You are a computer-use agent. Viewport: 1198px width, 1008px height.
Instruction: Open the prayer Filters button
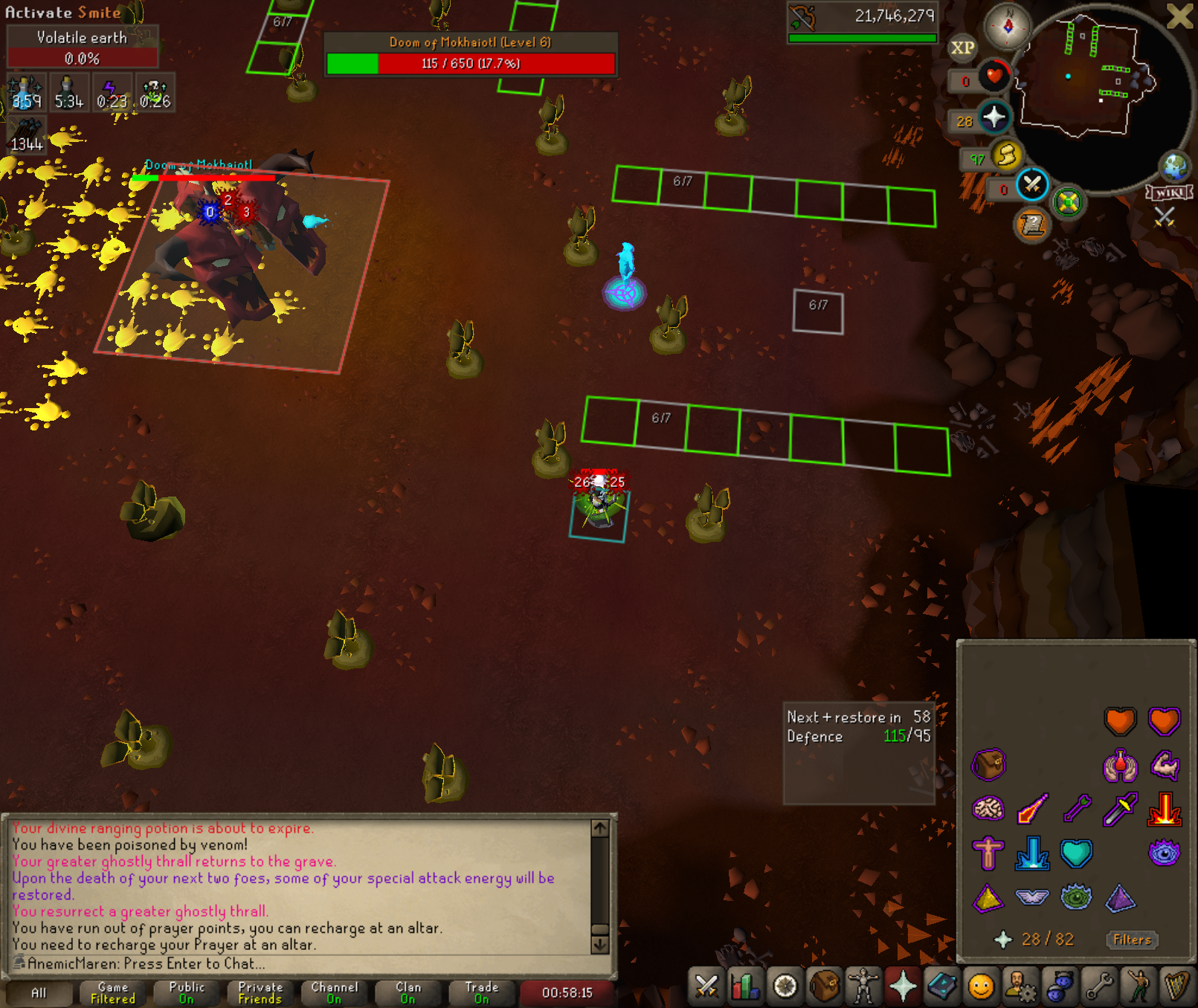1132,940
